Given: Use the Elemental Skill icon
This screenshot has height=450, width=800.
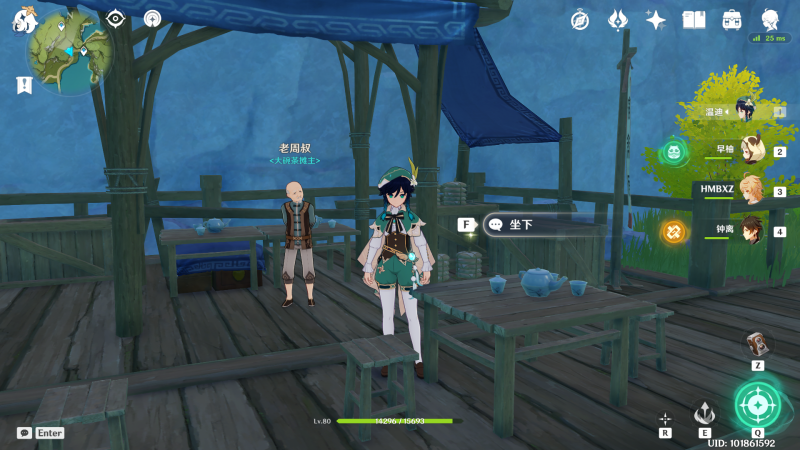Looking at the screenshot, I should click(704, 413).
